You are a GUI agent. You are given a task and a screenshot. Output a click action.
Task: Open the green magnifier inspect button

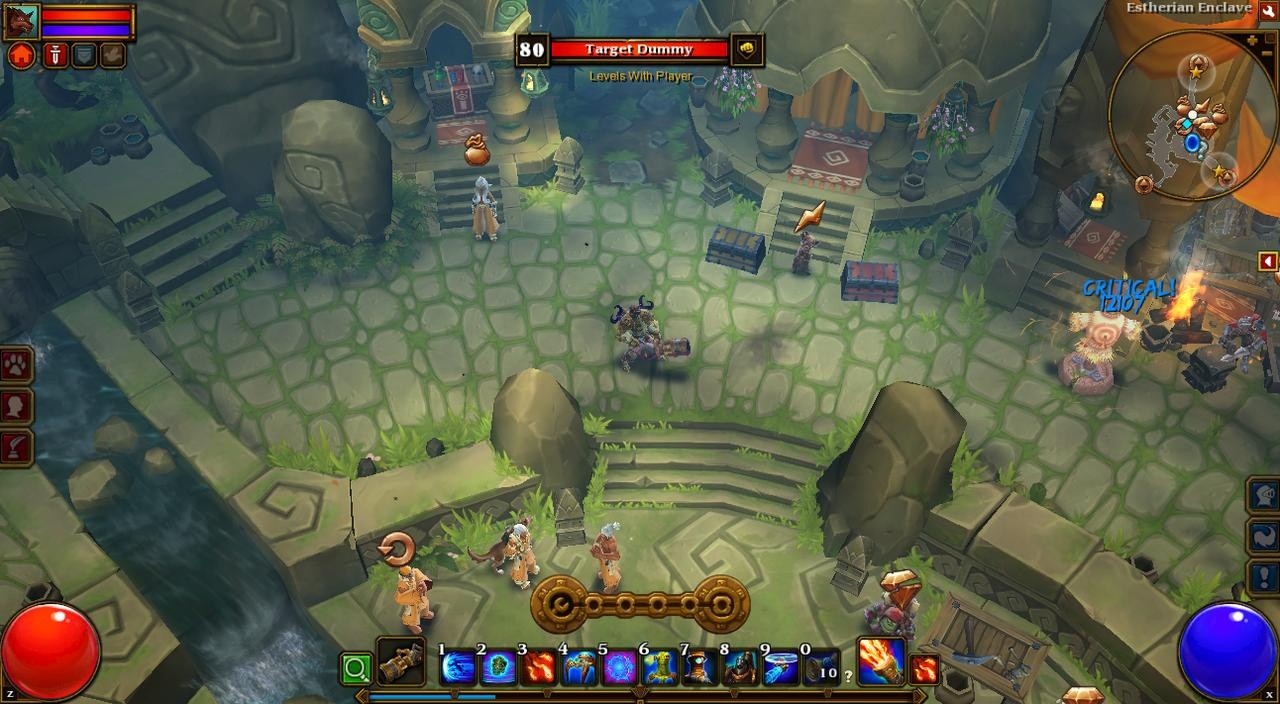point(355,668)
